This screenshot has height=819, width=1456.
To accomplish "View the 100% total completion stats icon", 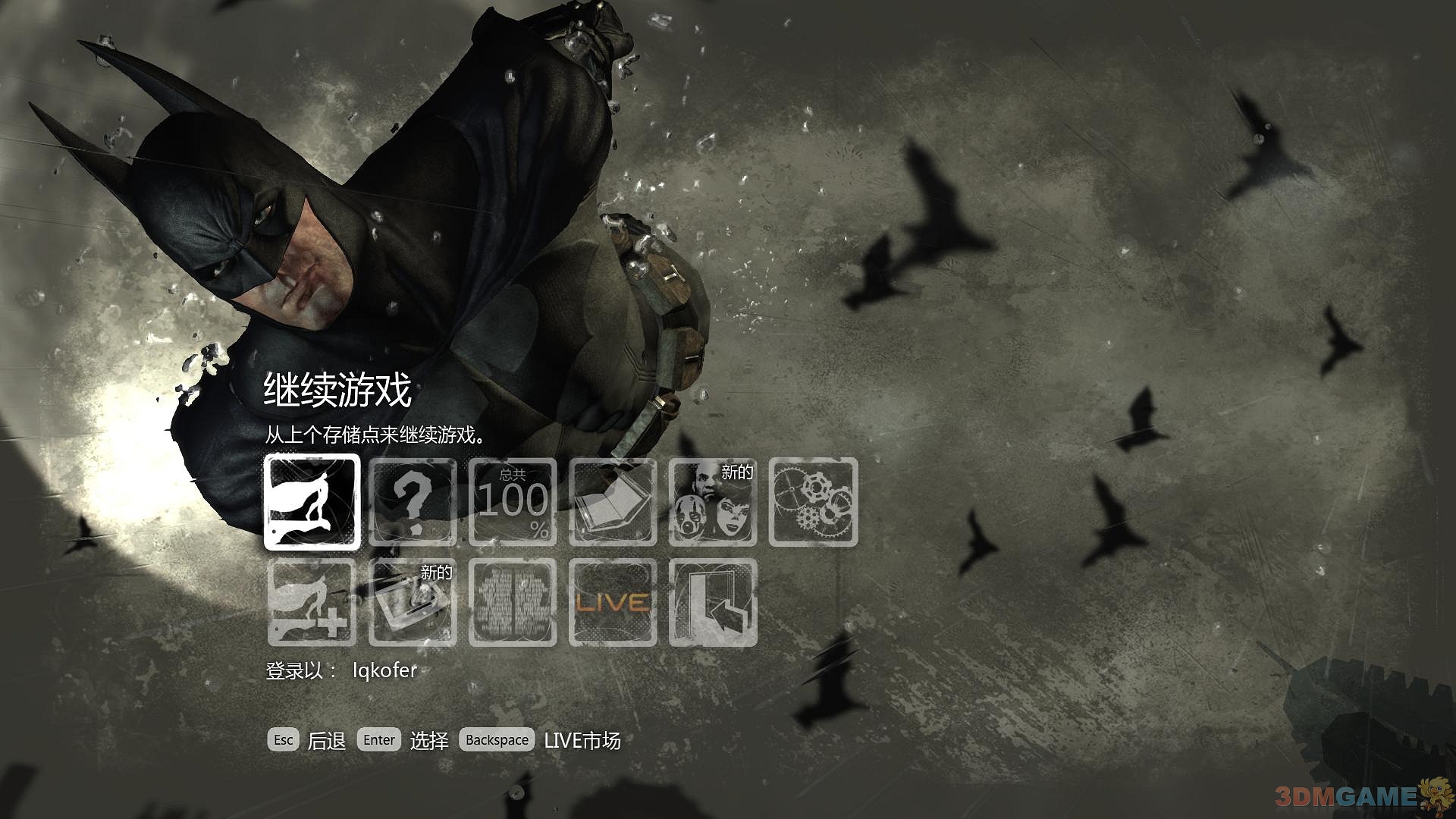I will point(513,504).
